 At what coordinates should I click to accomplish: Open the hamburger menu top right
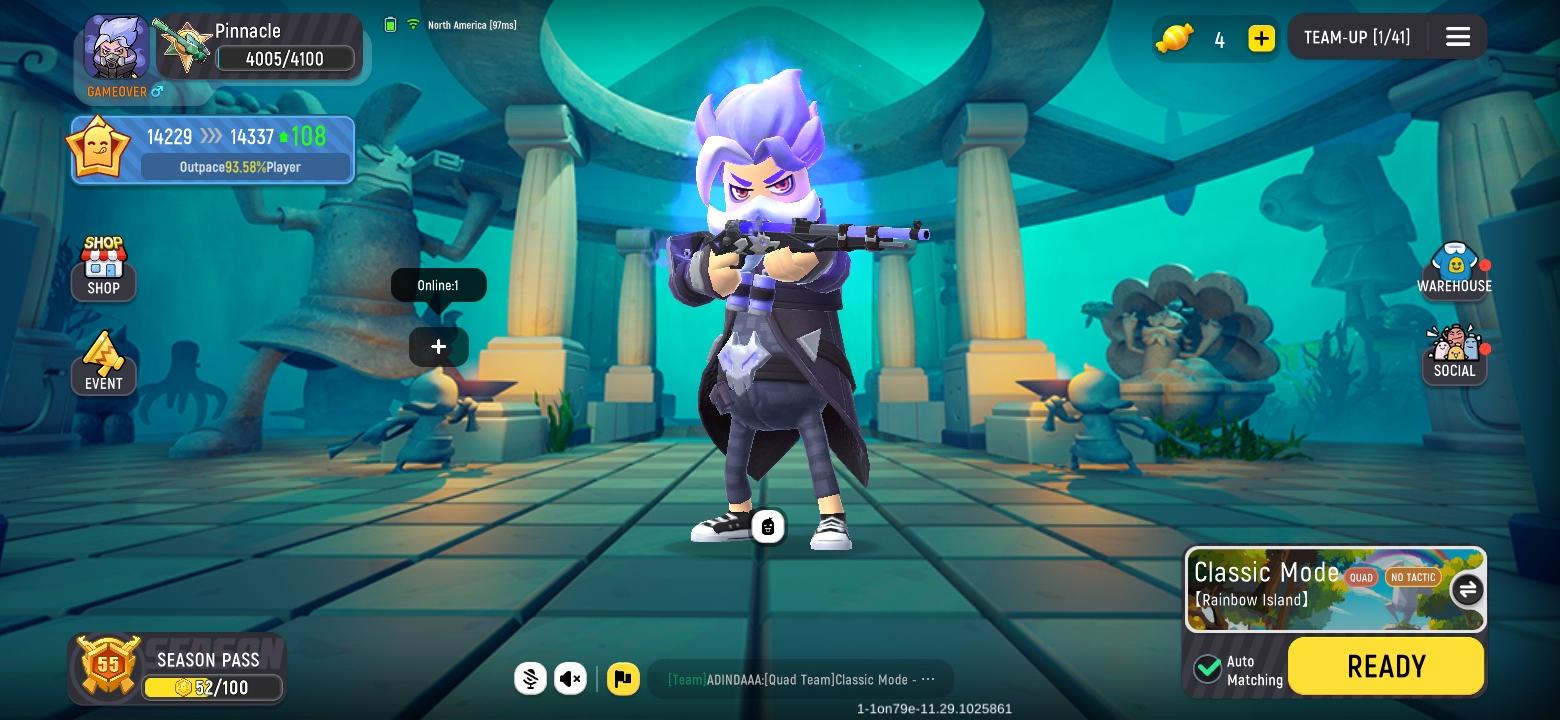(x=1457, y=36)
